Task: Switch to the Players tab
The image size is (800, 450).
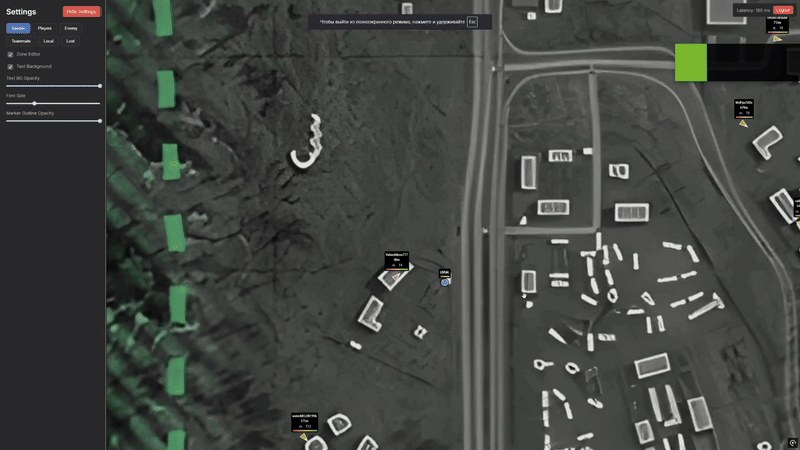Action: click(x=45, y=28)
